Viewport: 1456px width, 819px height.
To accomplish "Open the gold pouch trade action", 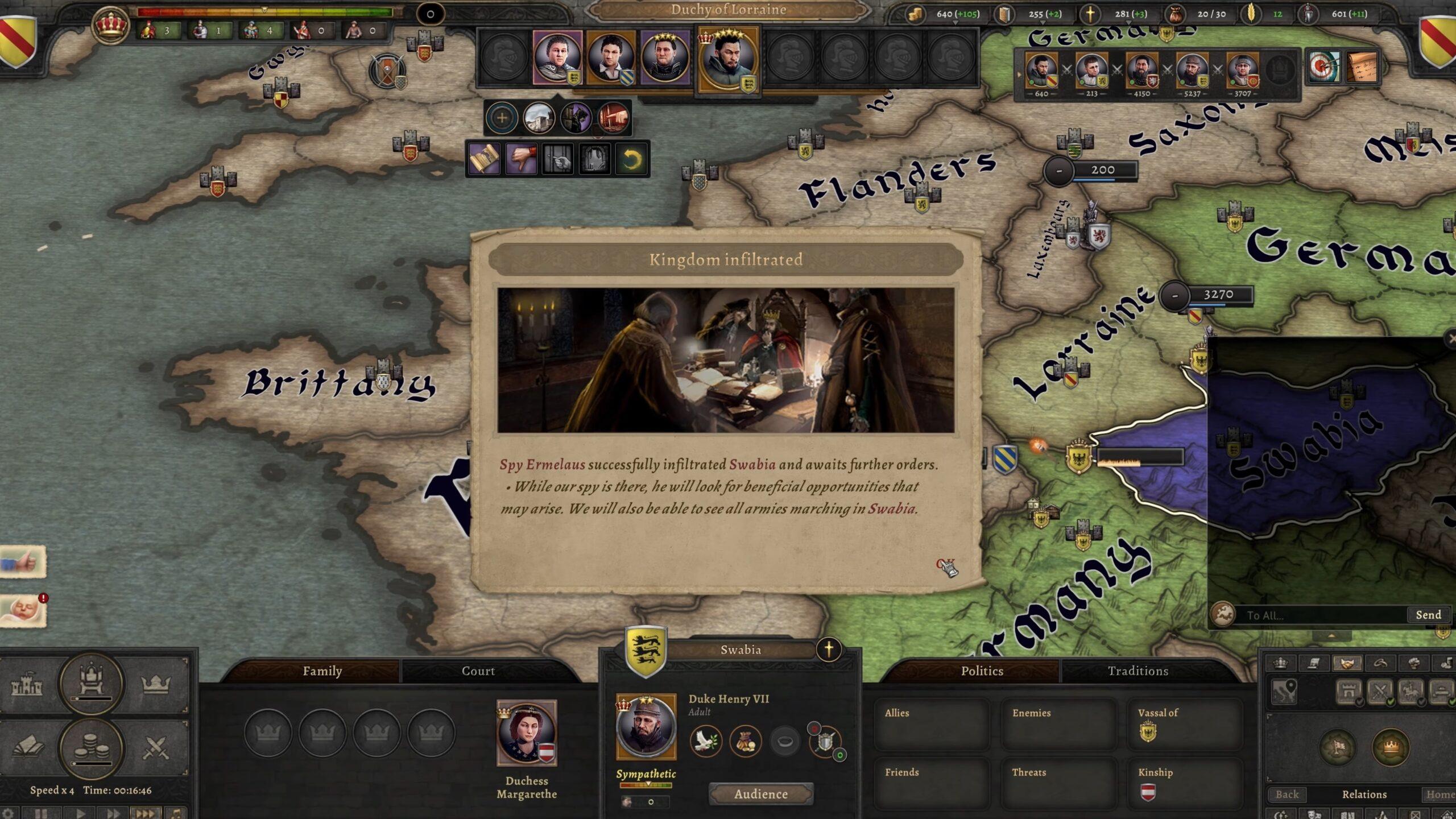I will click(746, 741).
